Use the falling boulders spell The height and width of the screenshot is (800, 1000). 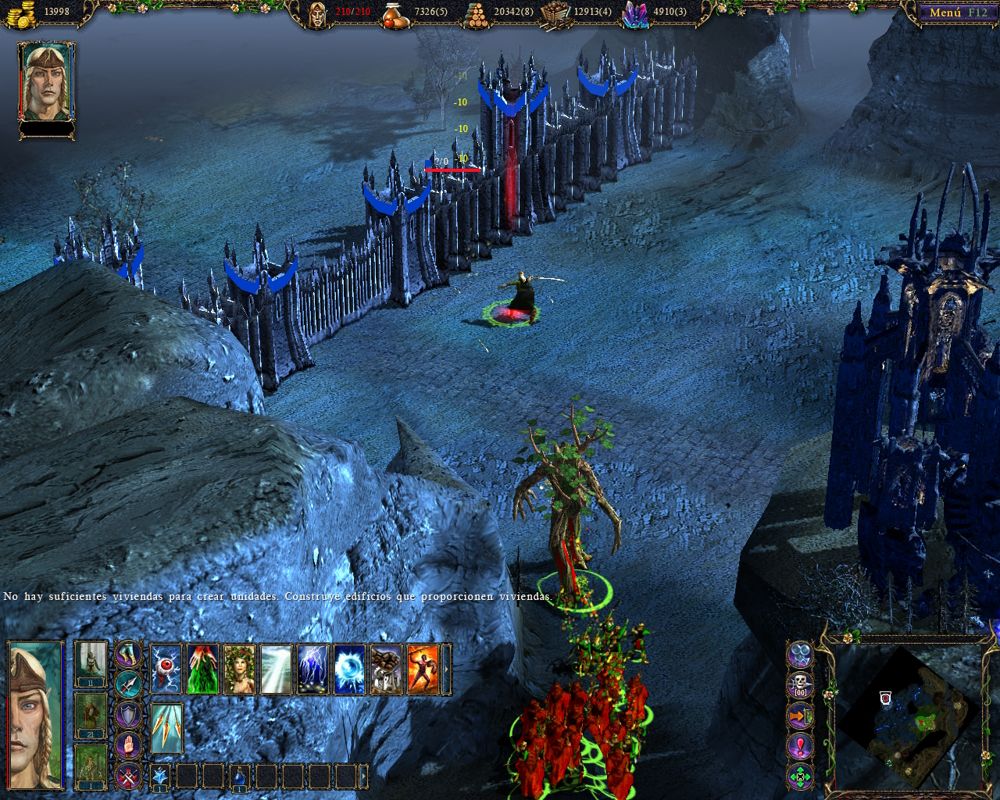(x=386, y=669)
